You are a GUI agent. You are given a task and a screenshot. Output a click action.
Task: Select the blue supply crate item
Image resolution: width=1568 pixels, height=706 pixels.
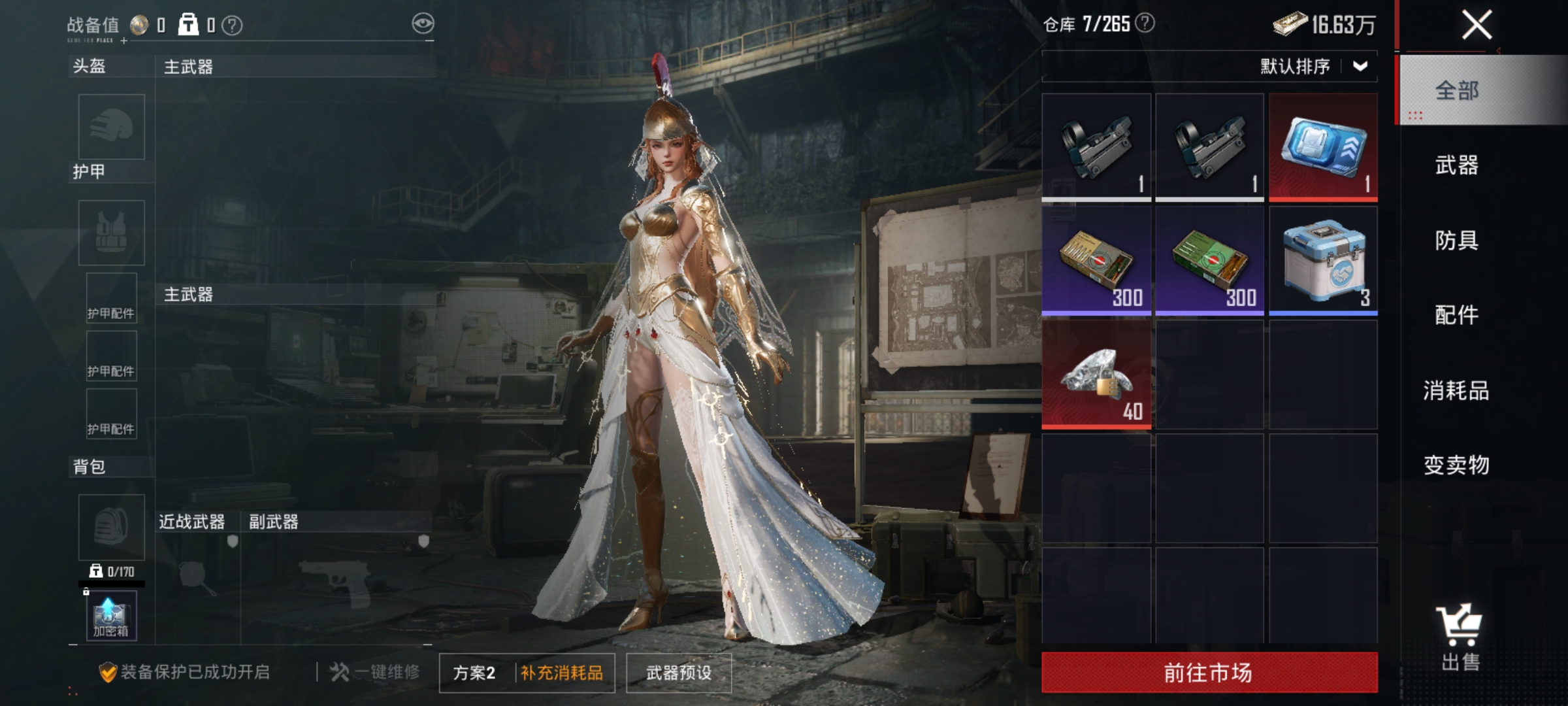tap(1323, 261)
